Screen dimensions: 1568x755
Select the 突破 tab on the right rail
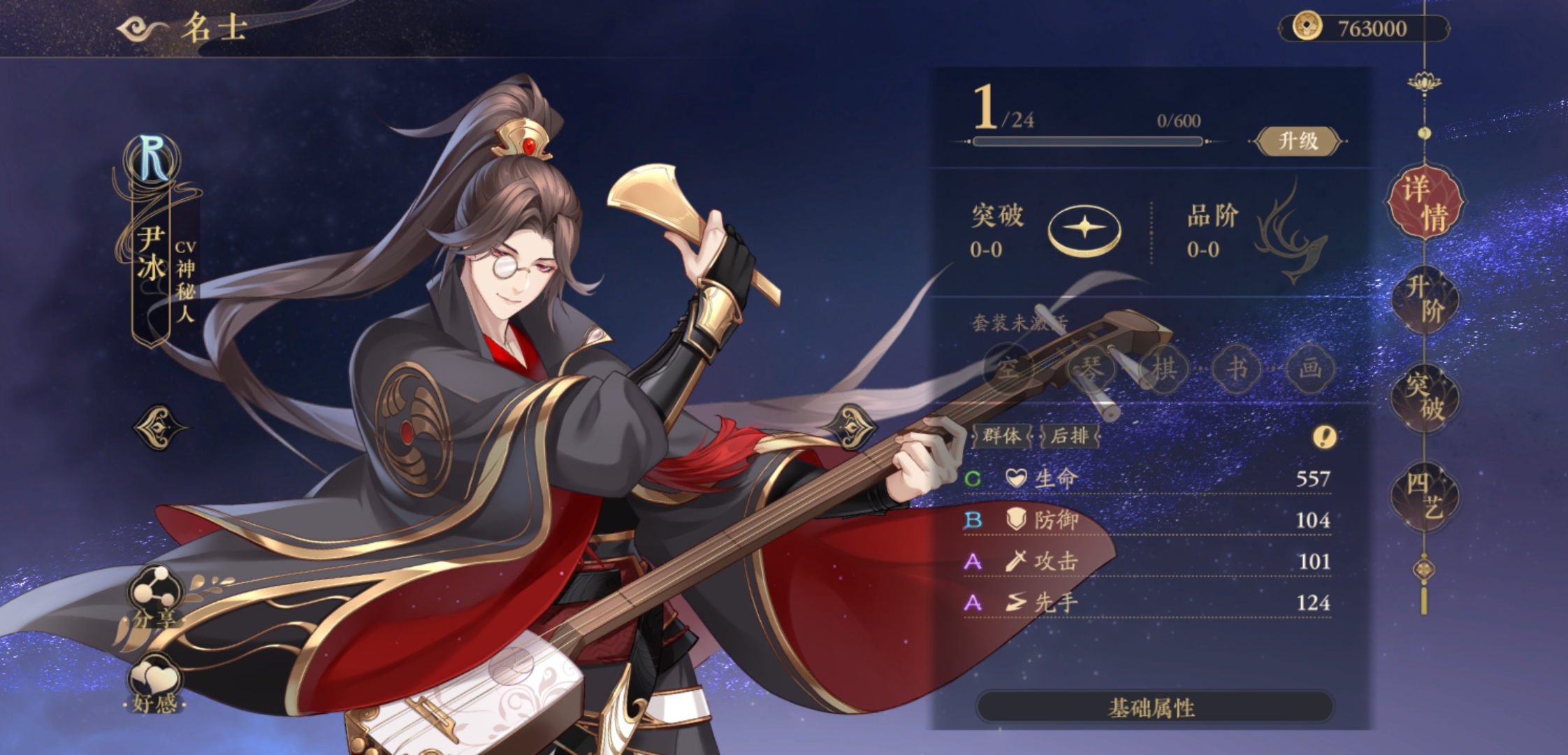click(1425, 397)
